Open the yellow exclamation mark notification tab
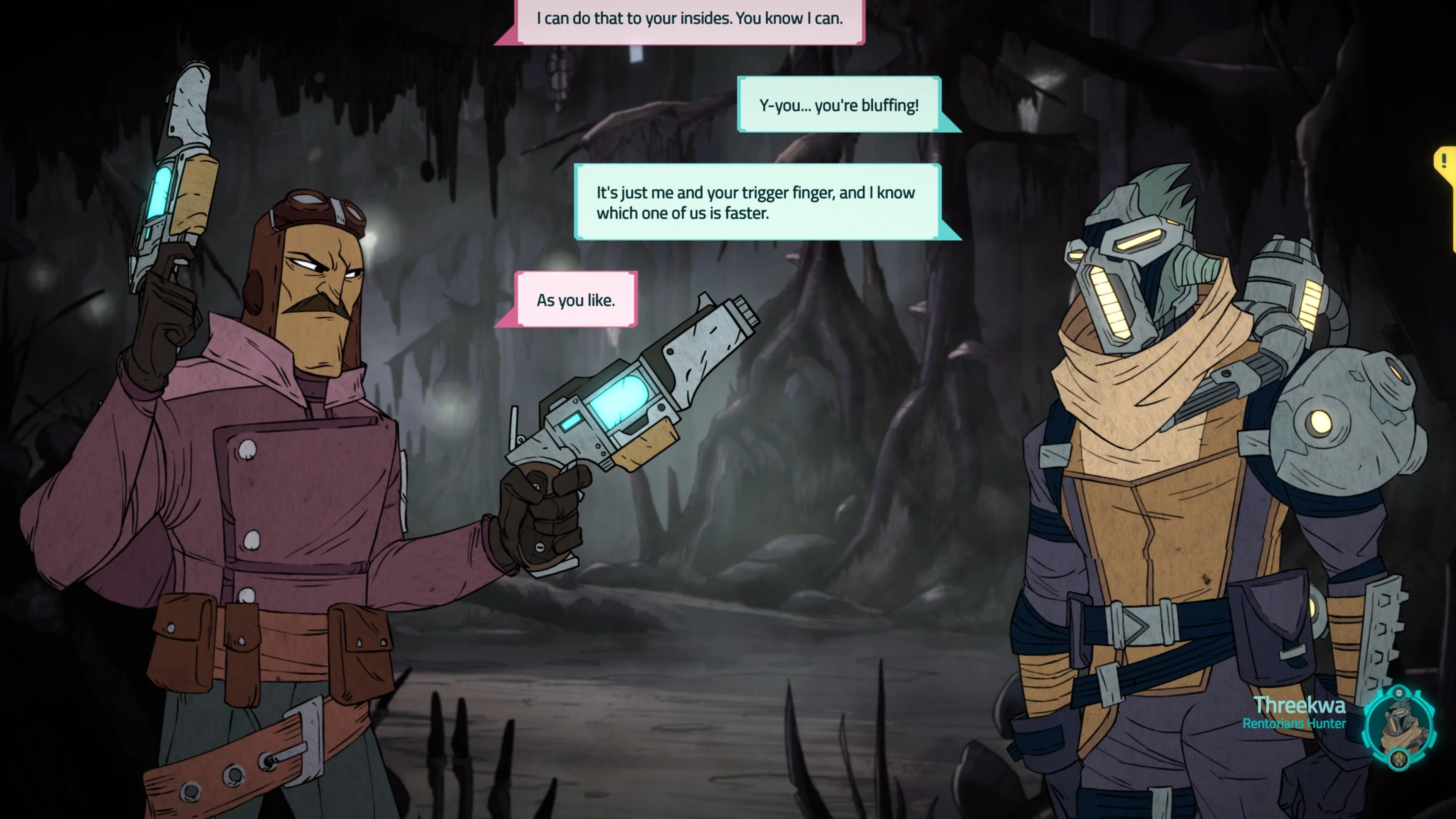This screenshot has width=1456, height=819. pos(1445,162)
